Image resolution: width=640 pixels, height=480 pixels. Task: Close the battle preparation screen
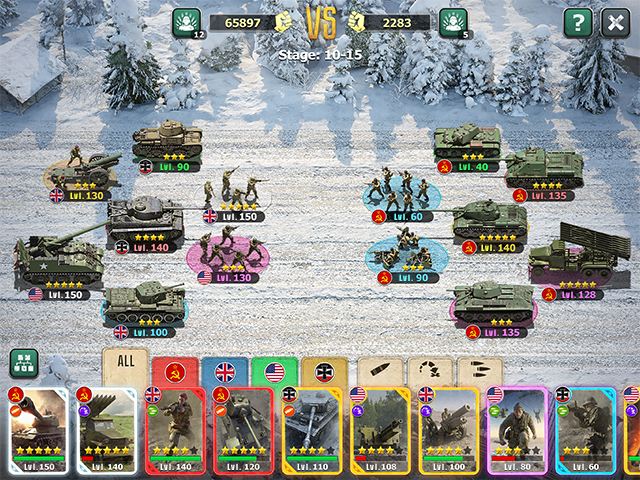click(614, 23)
